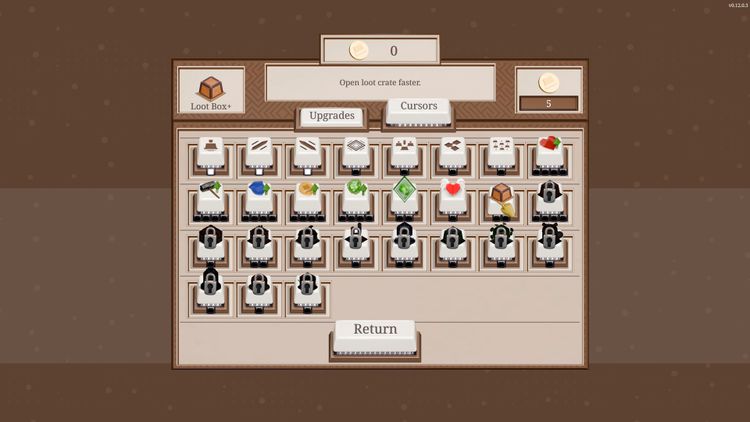This screenshot has height=422, width=750.
Task: Pick the gold coin upgrade
Action: coord(307,194)
